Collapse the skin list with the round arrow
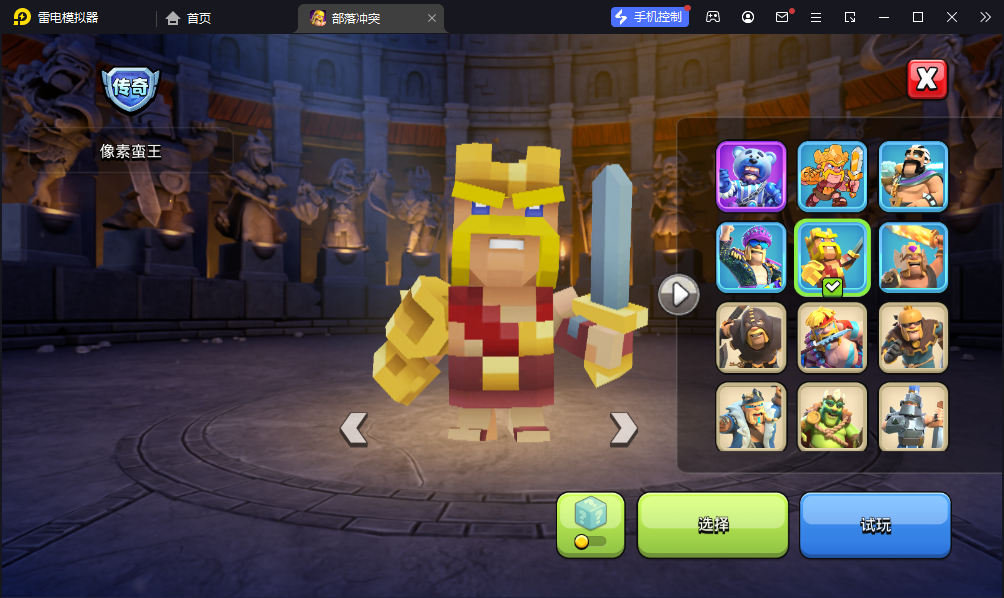 pos(678,294)
